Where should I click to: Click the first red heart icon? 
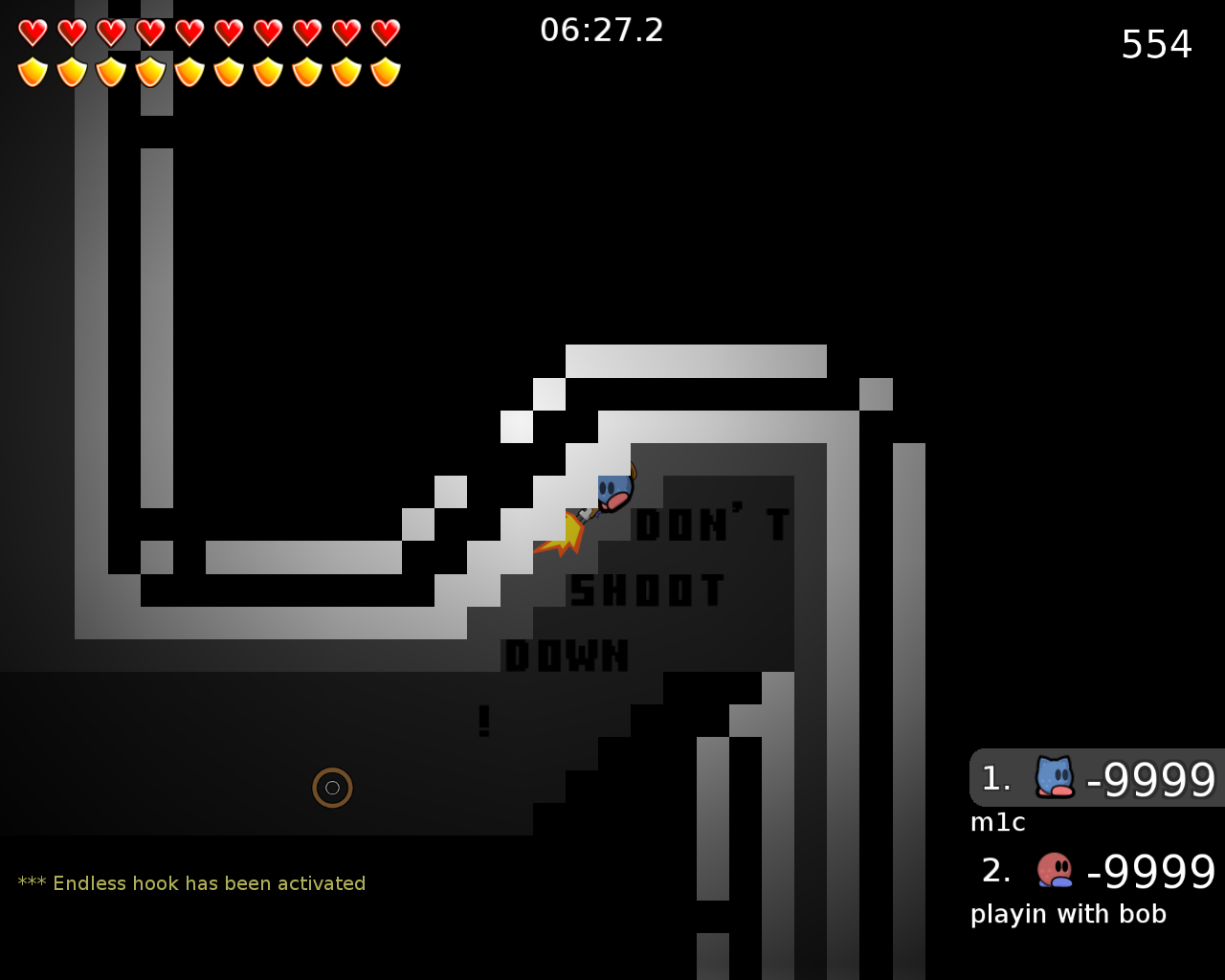[x=32, y=32]
